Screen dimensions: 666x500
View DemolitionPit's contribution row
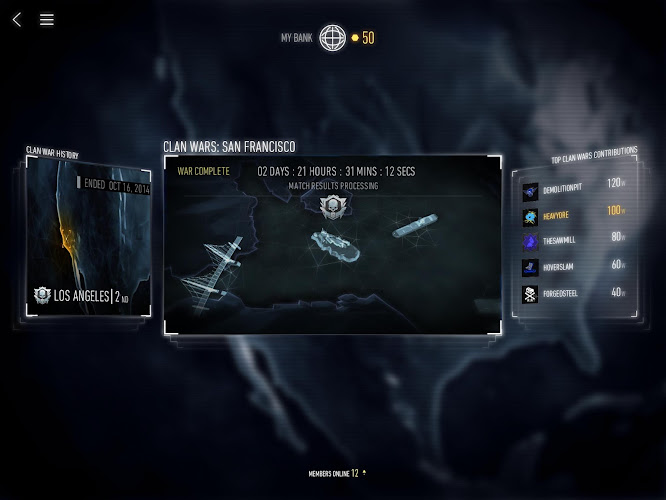573,186
